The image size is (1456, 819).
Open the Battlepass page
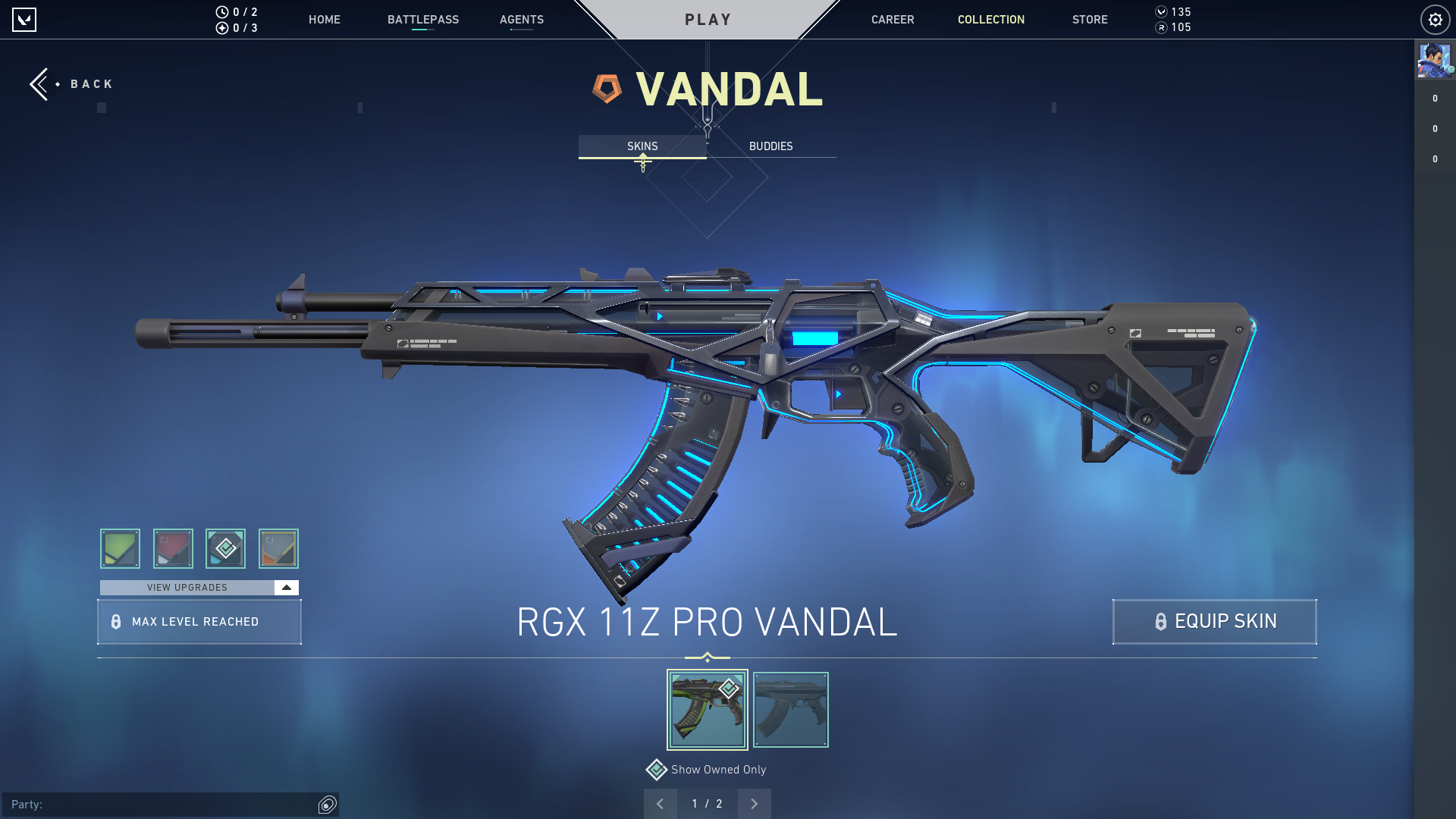pos(422,20)
